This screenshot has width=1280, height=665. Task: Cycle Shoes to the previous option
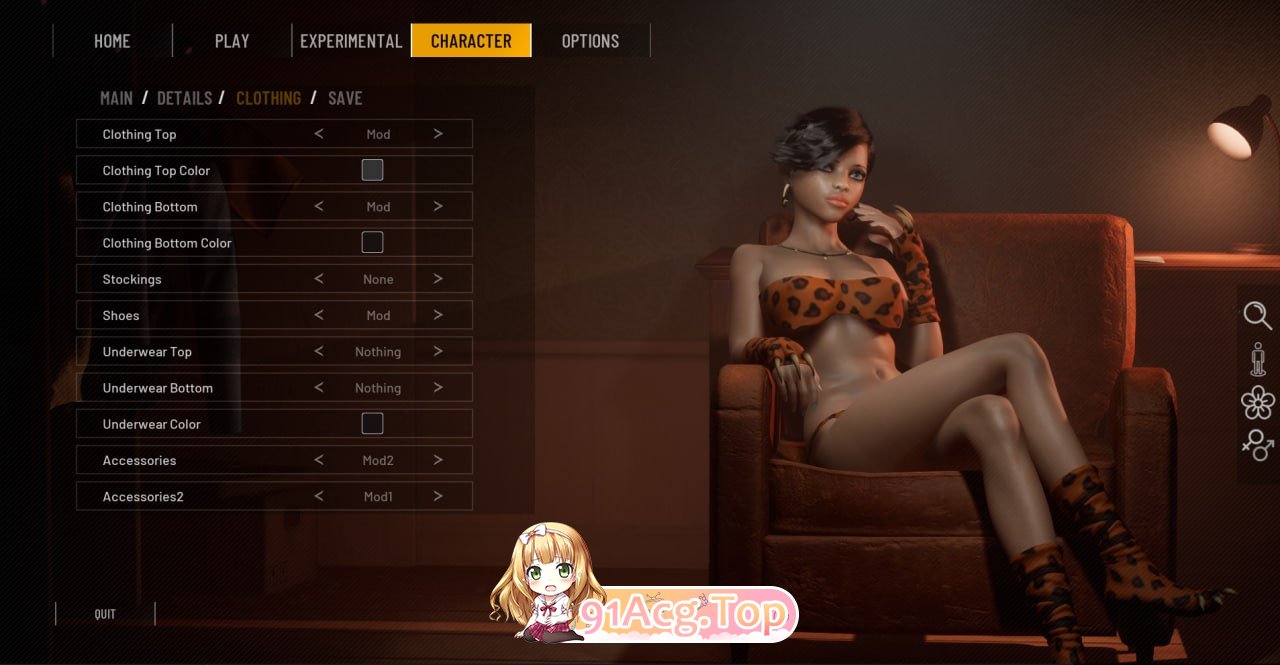click(x=319, y=315)
